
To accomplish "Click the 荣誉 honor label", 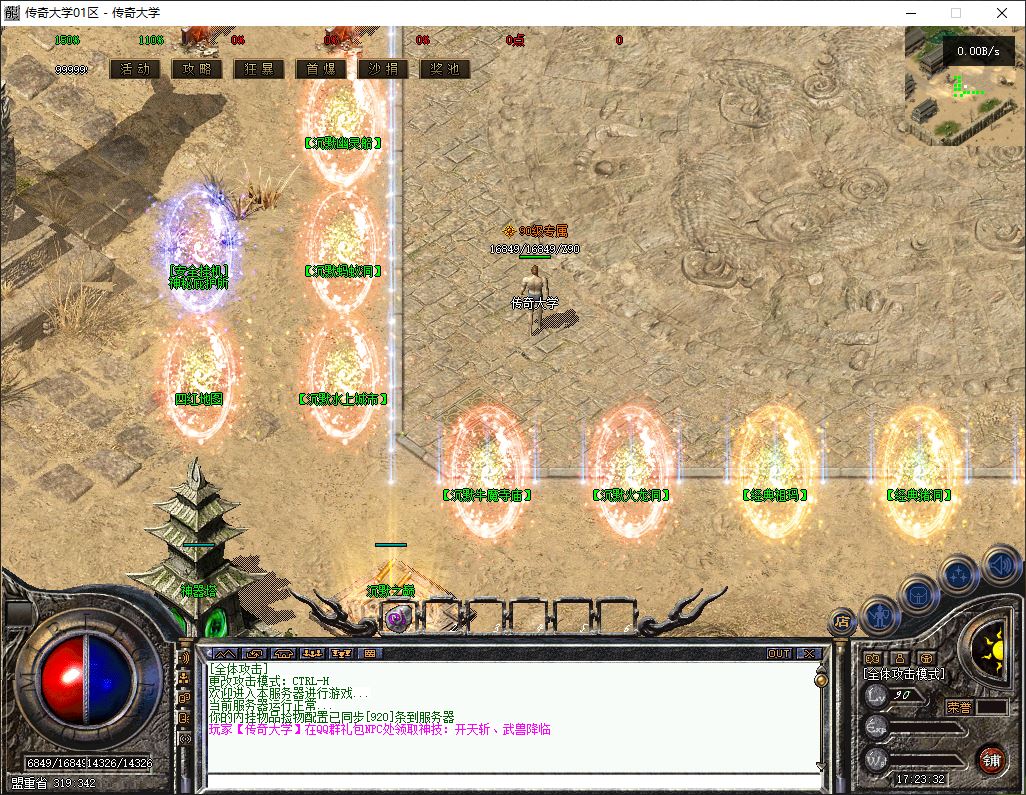I will coord(959,706).
